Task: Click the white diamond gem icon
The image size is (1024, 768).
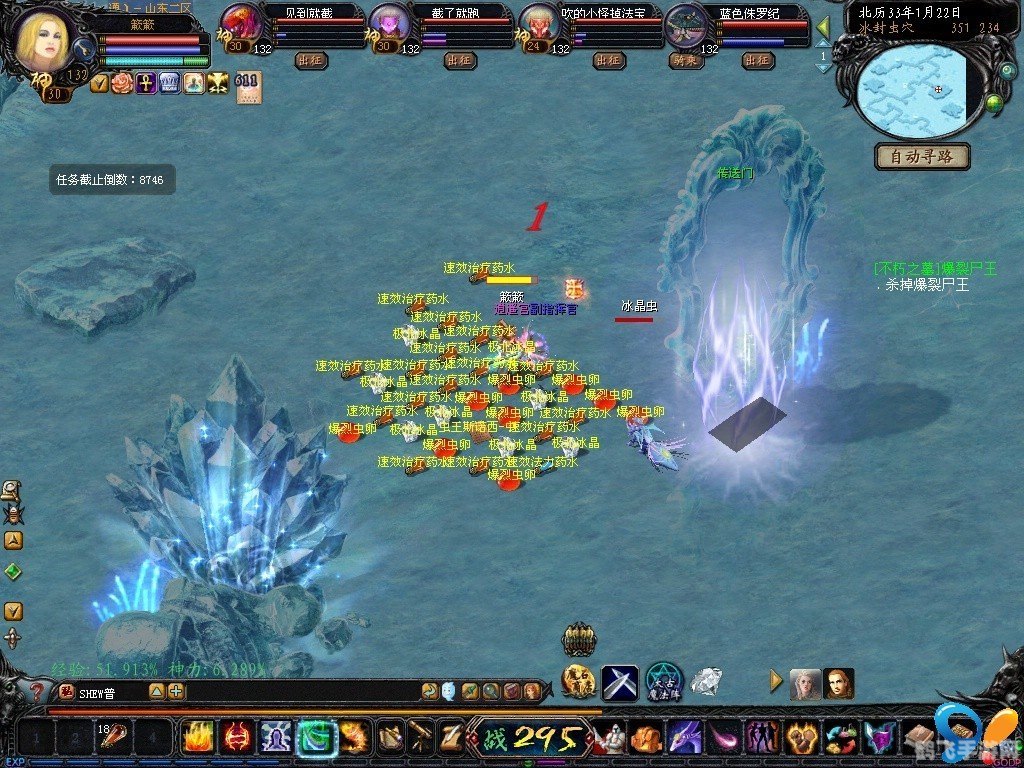Action: [706, 683]
